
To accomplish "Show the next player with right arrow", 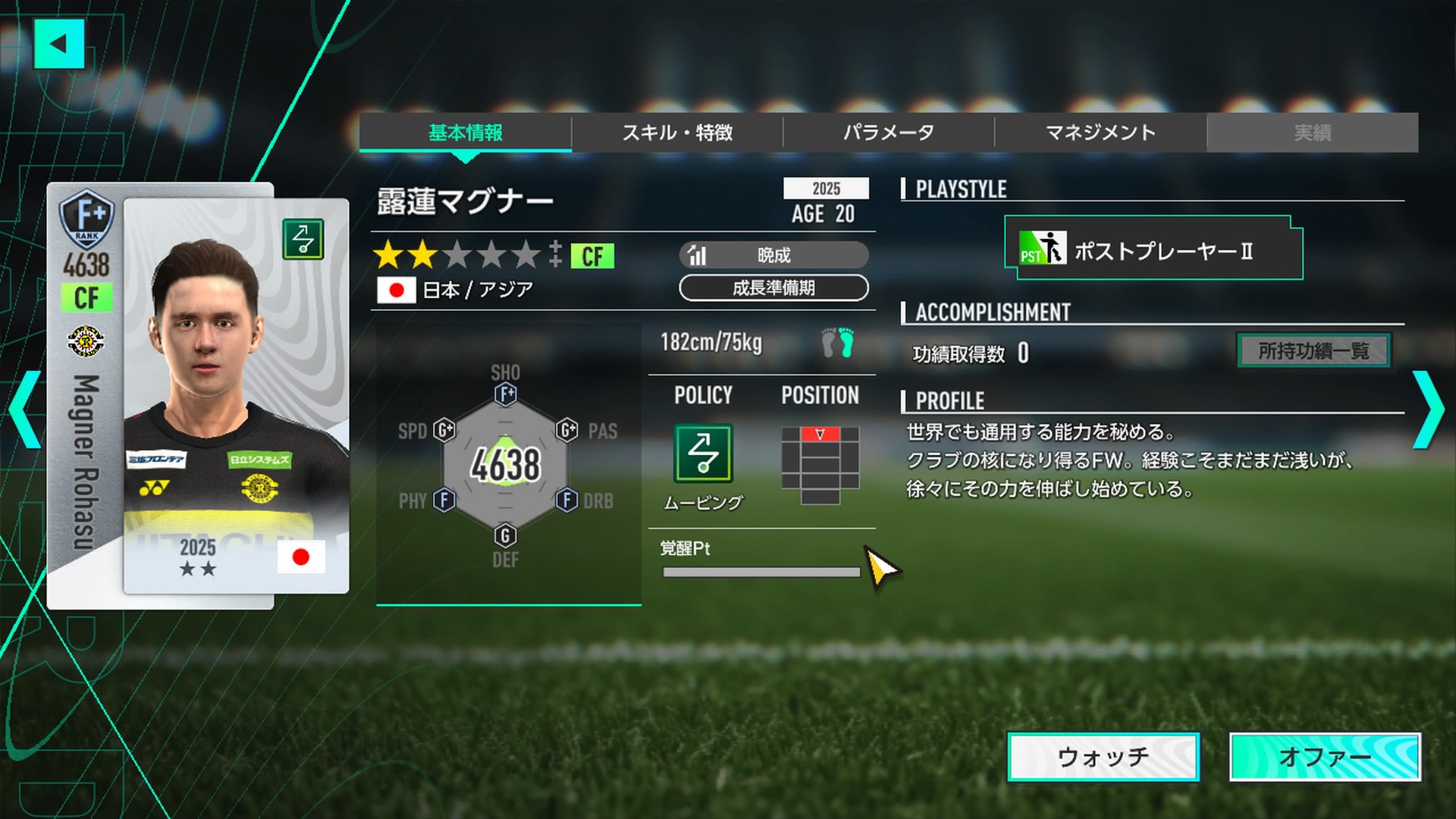I will 1429,409.
